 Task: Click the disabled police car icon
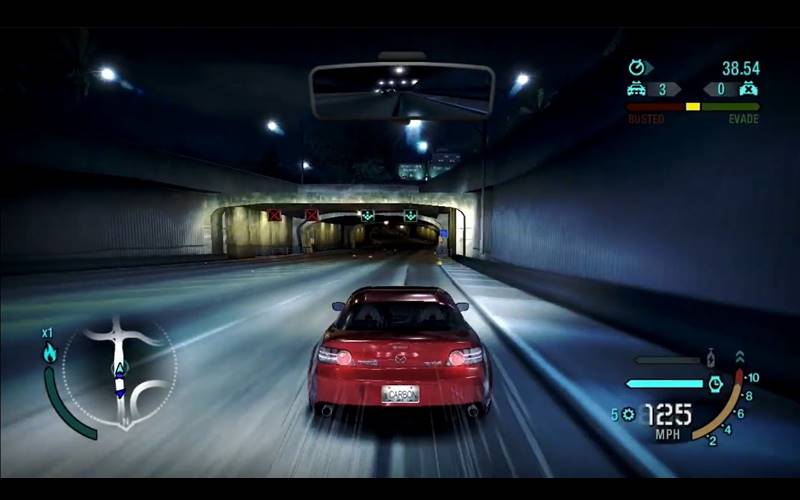point(747,89)
